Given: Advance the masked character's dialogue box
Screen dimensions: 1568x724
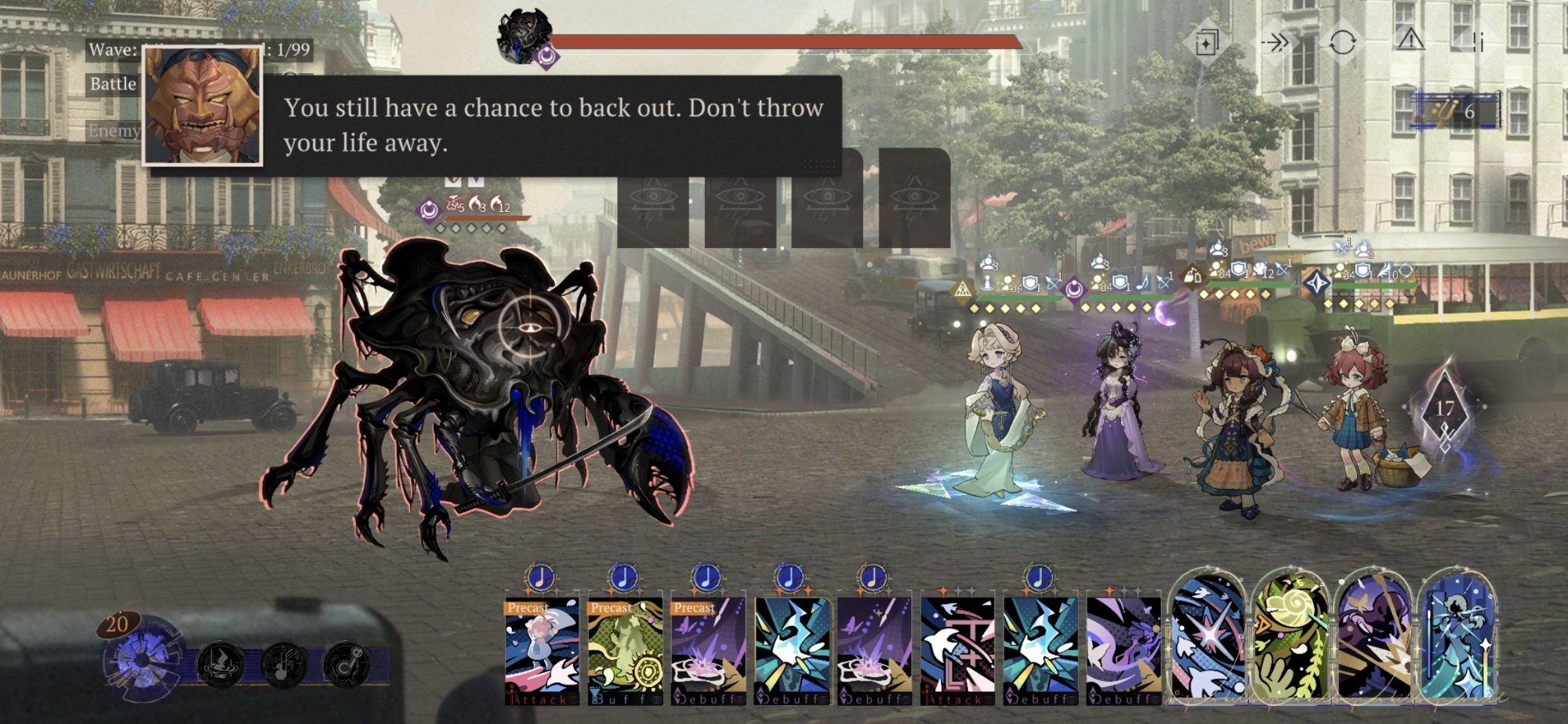Looking at the screenshot, I should tap(549, 126).
